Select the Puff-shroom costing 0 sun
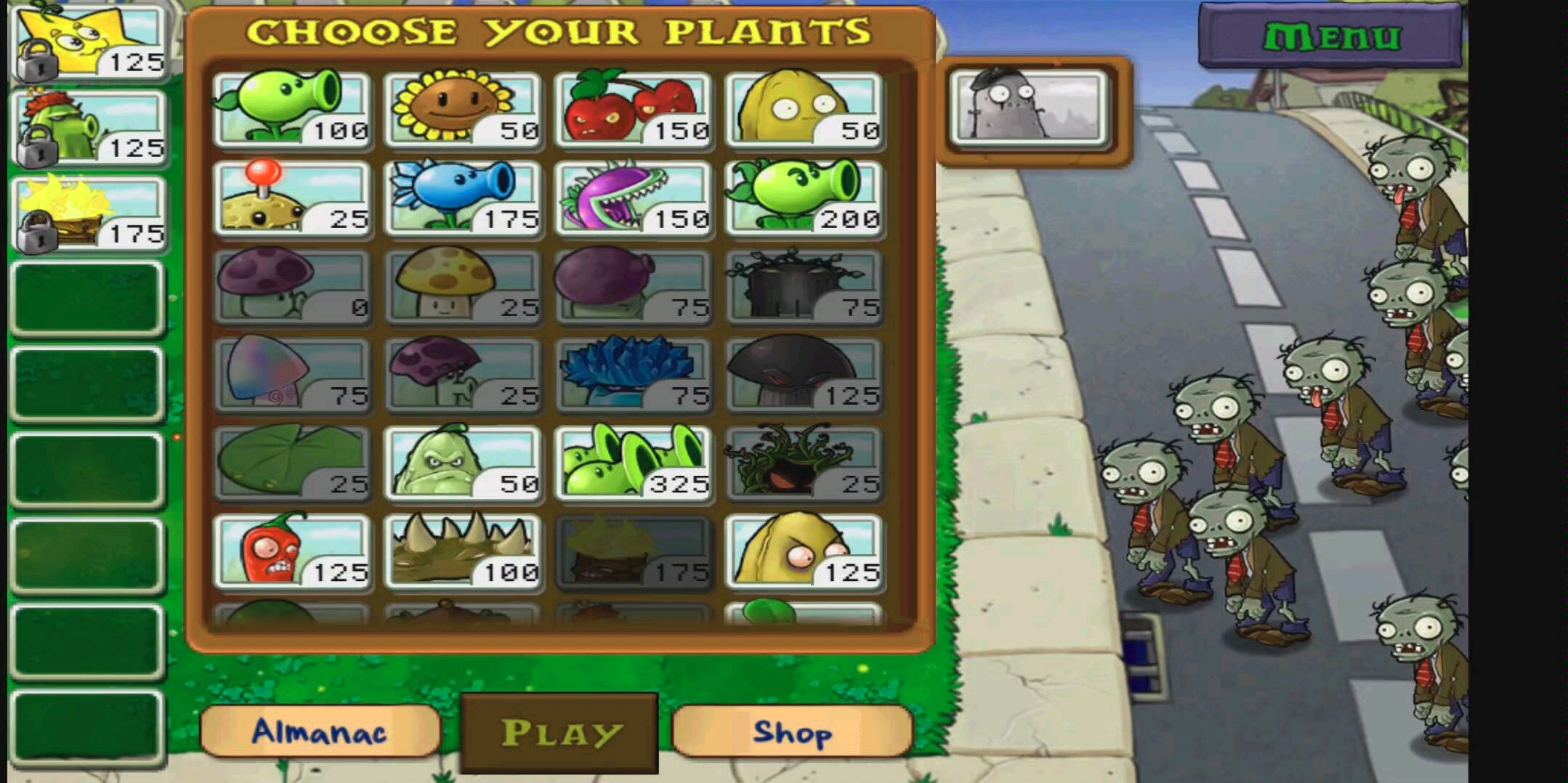Viewport: 1568px width, 783px height. pos(294,287)
